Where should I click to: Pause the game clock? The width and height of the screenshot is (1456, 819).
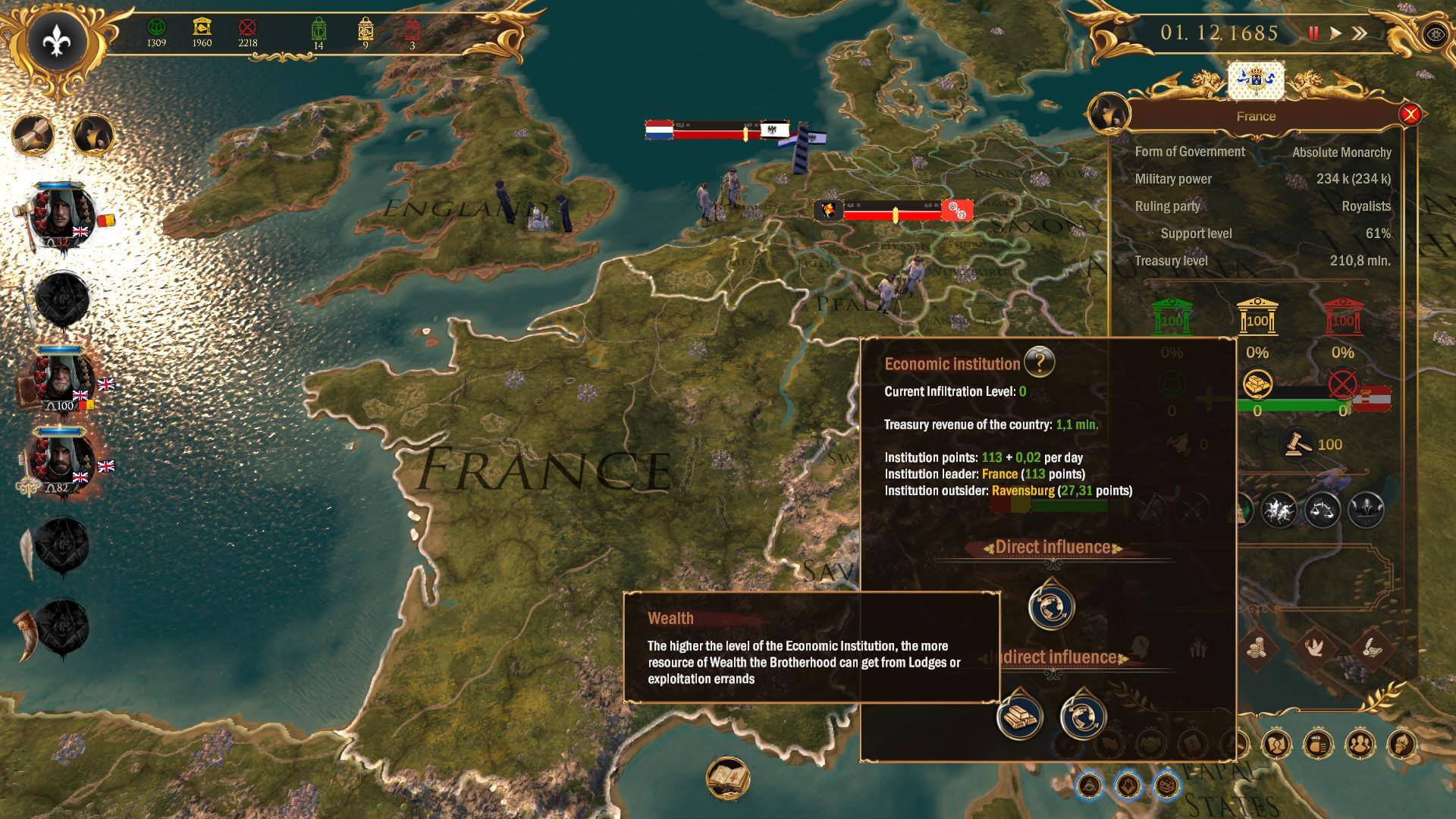pos(1313,33)
